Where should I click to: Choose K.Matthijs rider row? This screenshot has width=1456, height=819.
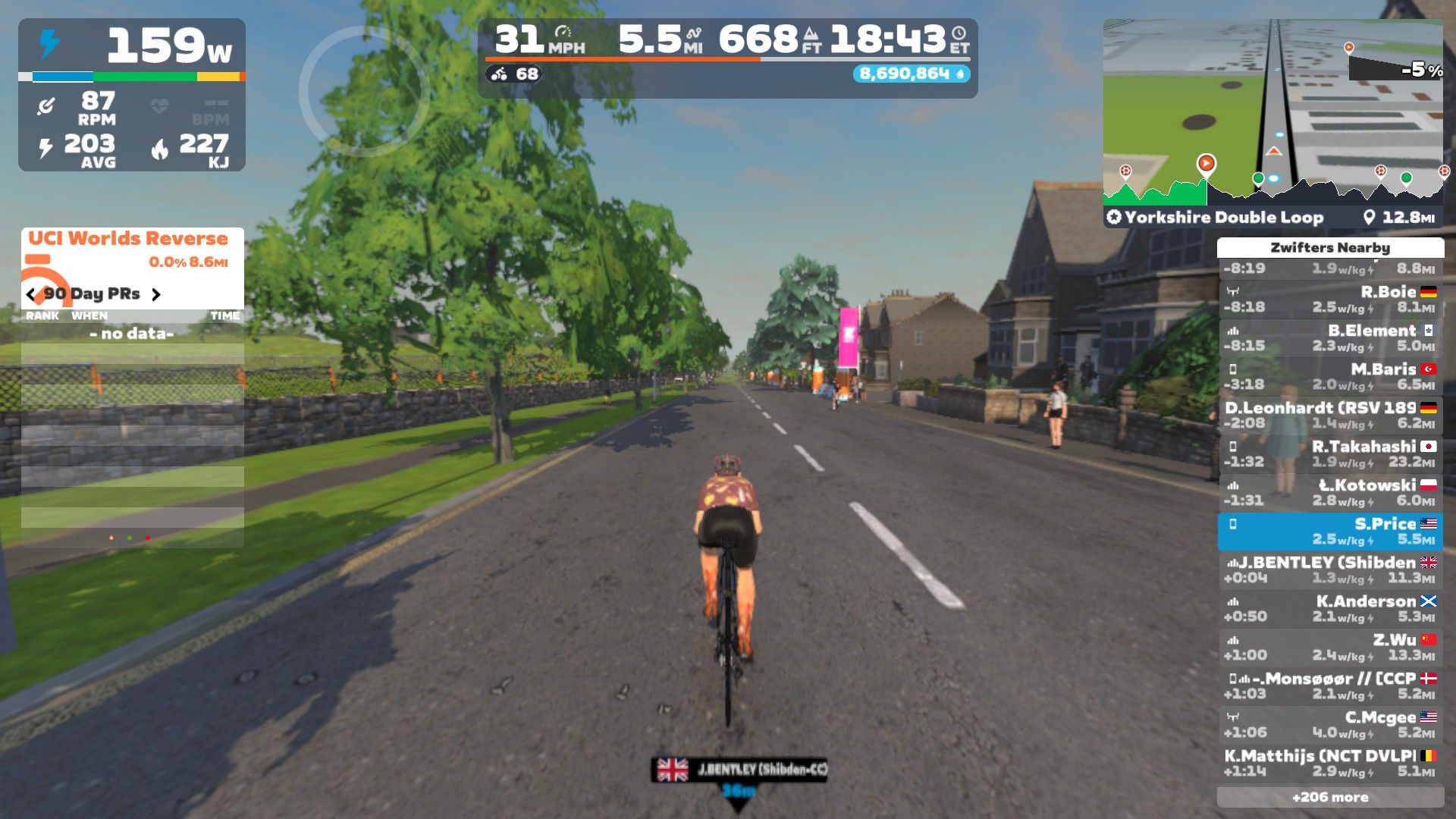pyautogui.click(x=1330, y=764)
